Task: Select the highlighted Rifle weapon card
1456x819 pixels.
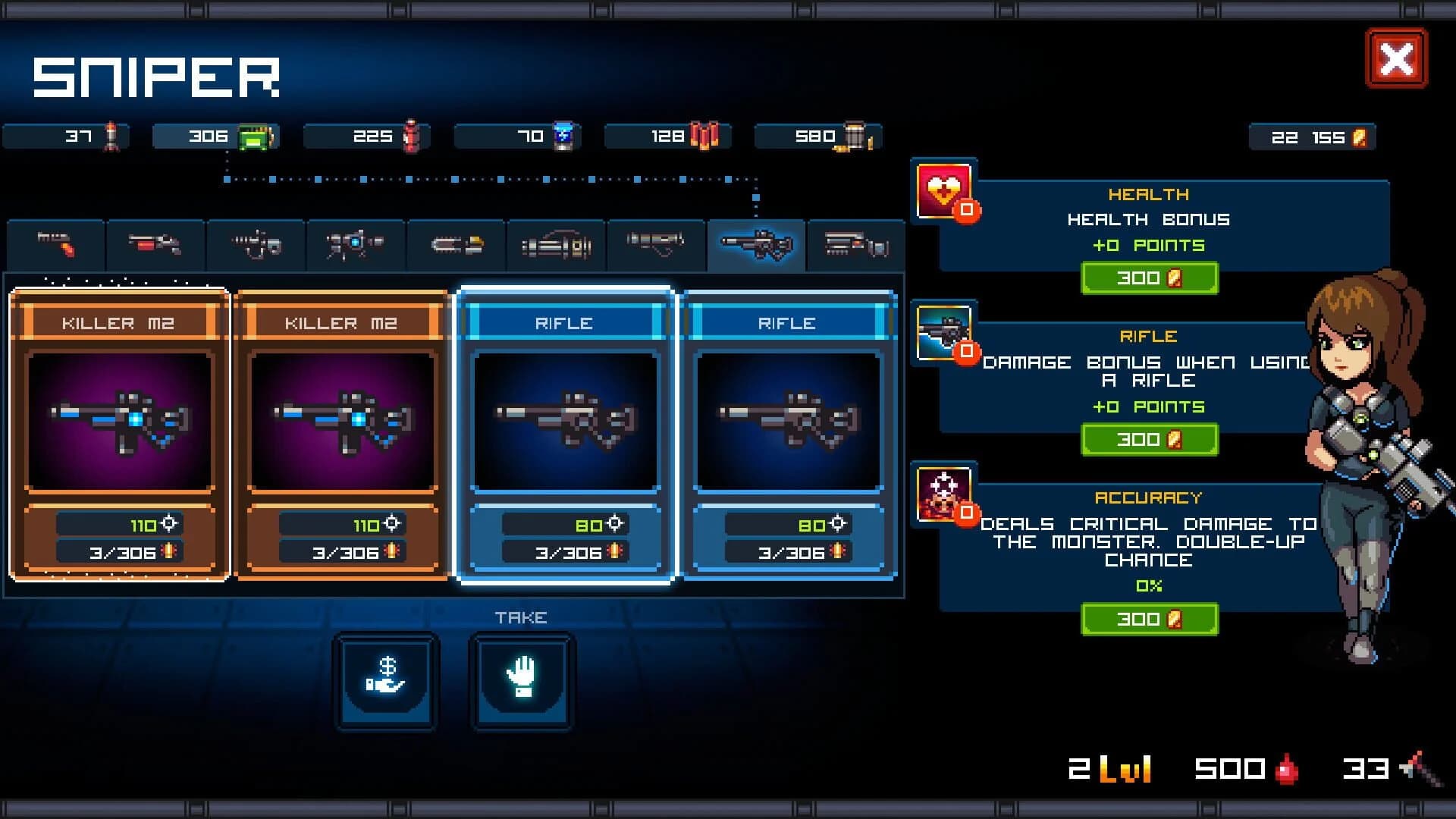Action: pyautogui.click(x=565, y=432)
